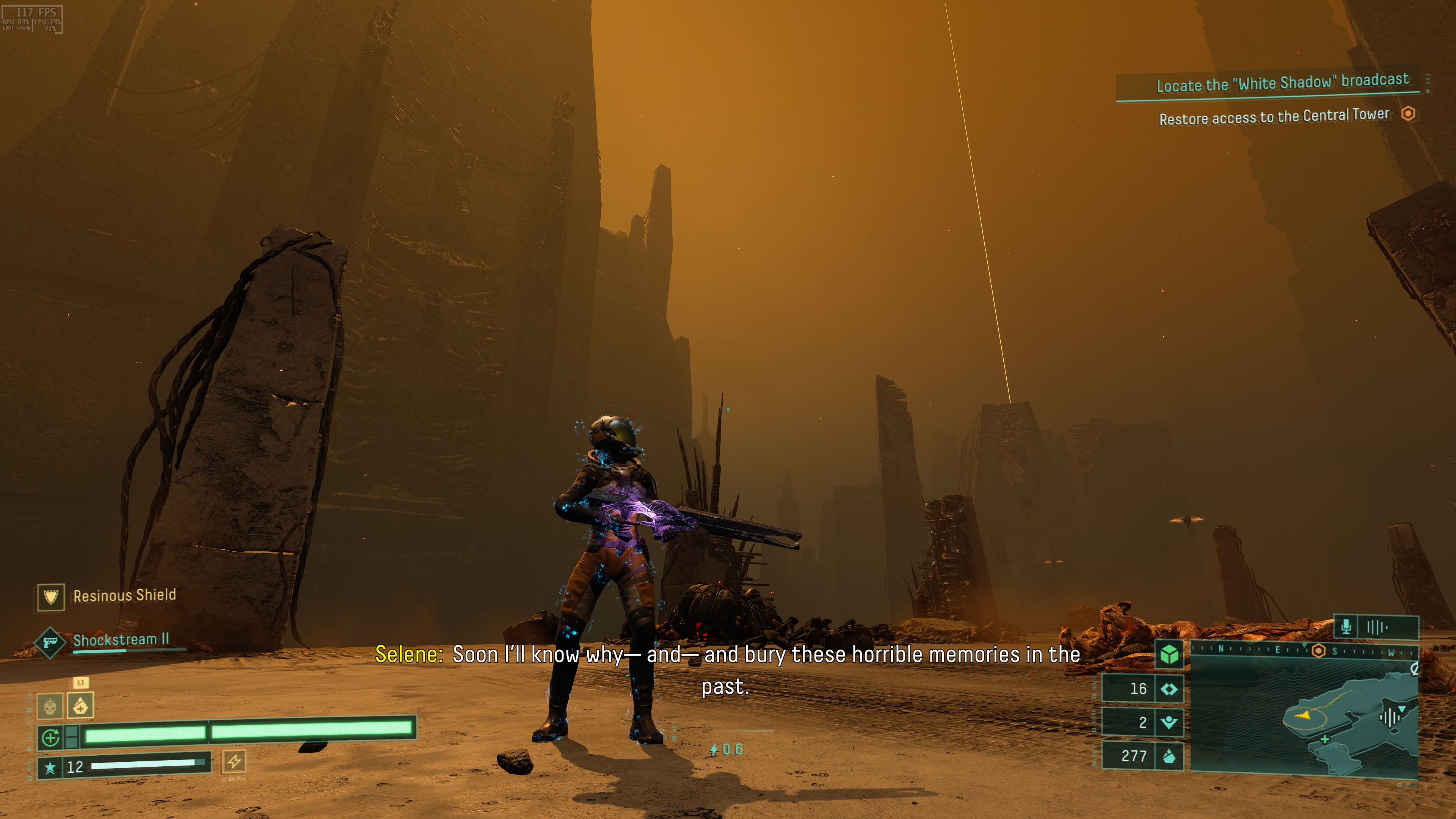Select the green cube icon

[1169, 654]
